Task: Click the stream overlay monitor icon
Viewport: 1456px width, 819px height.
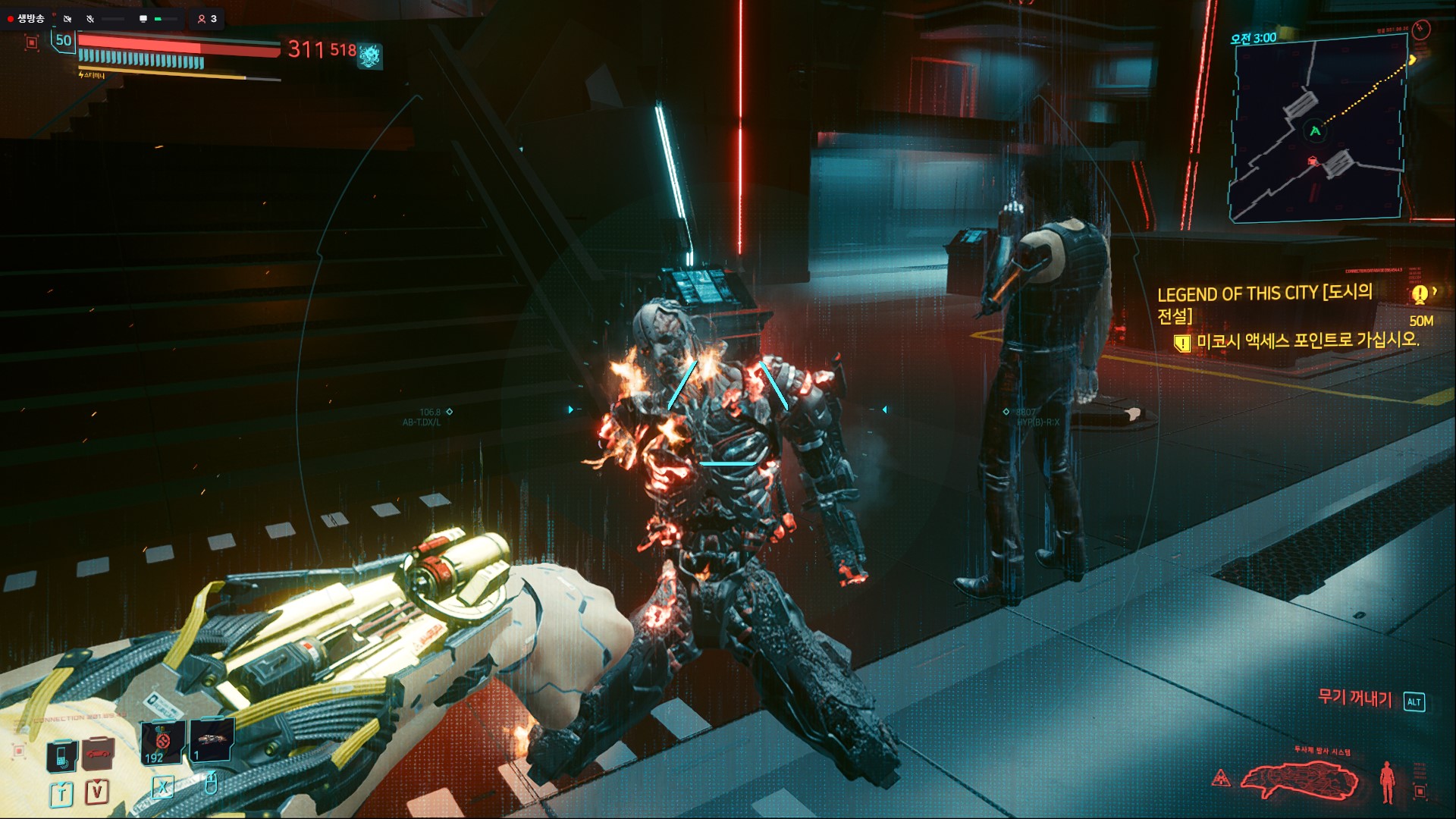Action: click(x=143, y=18)
